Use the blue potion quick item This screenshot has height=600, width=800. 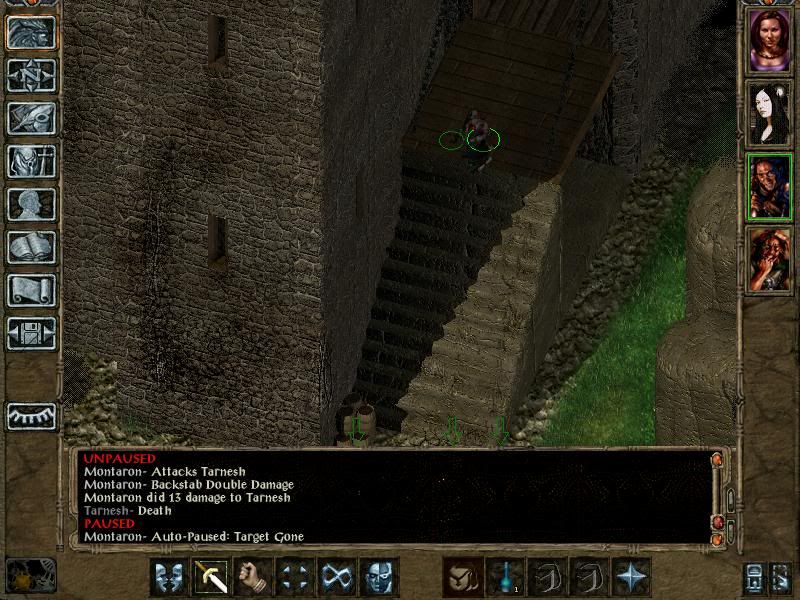[x=506, y=577]
